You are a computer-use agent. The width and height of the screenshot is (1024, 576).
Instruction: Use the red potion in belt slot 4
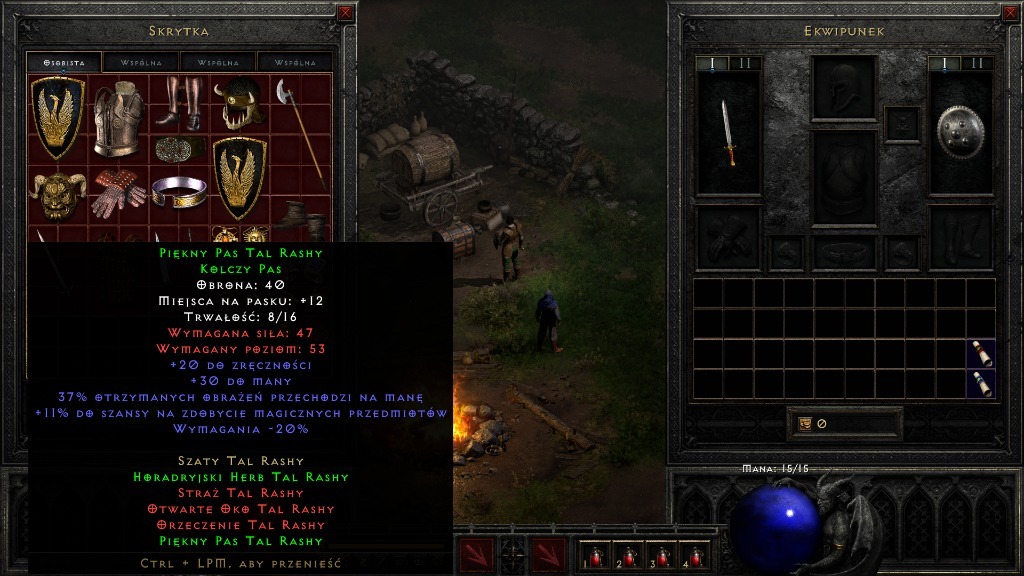tap(695, 554)
